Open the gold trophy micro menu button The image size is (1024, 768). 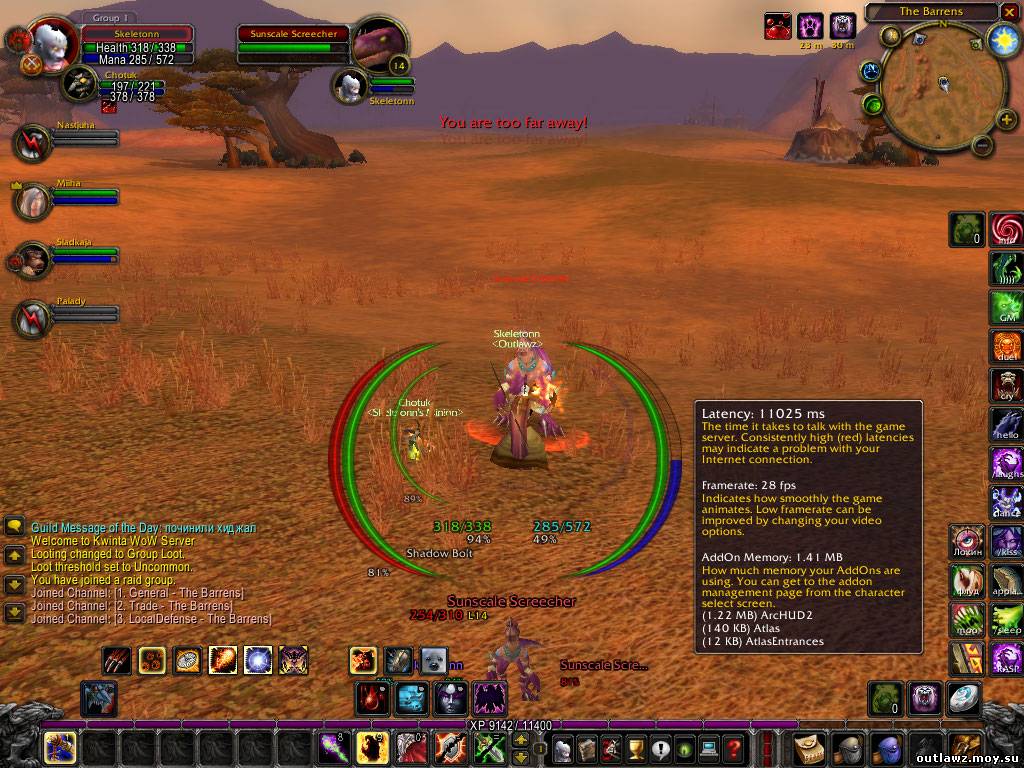[x=634, y=748]
